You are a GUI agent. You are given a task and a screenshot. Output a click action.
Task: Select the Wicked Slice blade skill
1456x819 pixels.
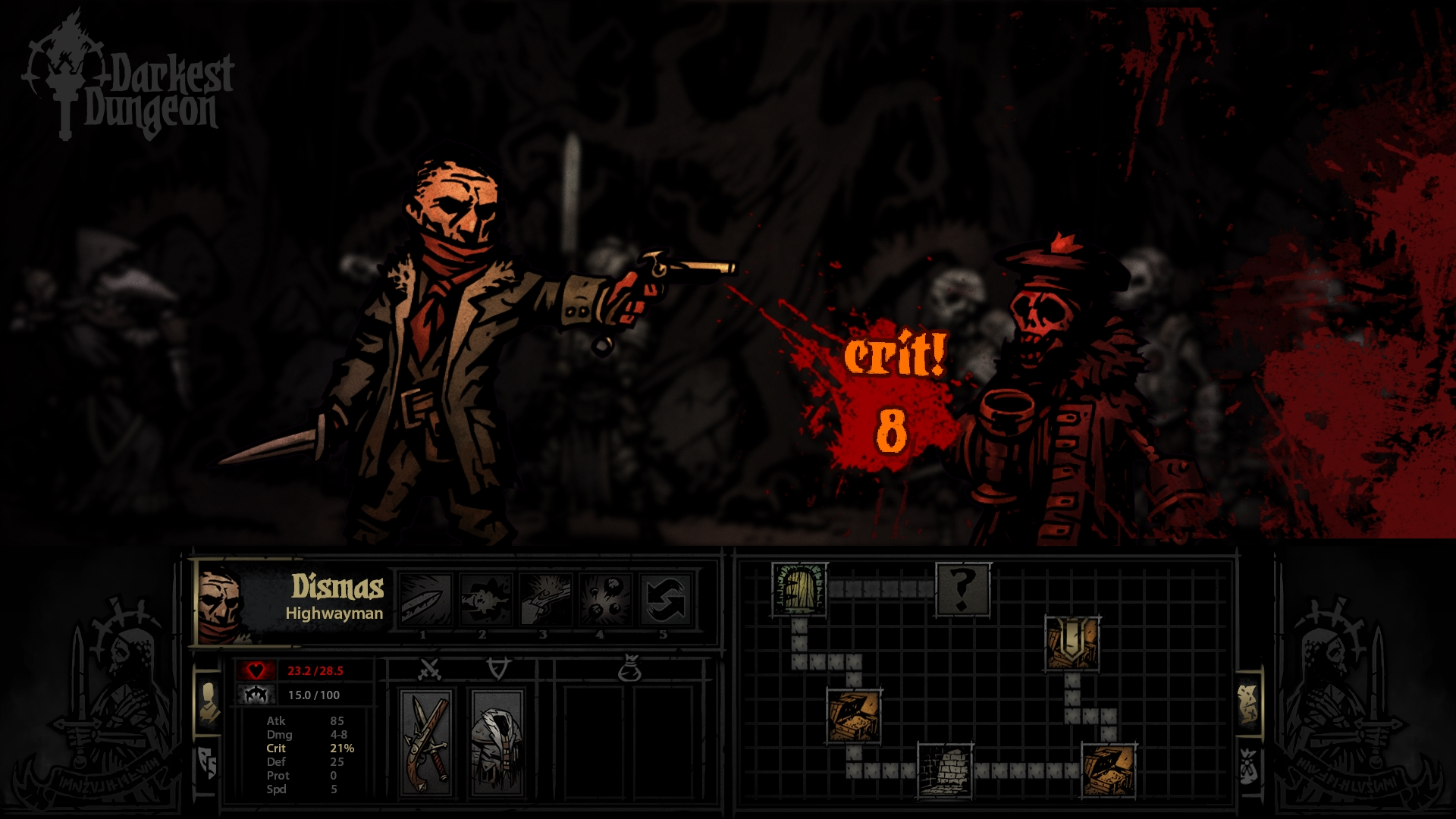pos(425,599)
